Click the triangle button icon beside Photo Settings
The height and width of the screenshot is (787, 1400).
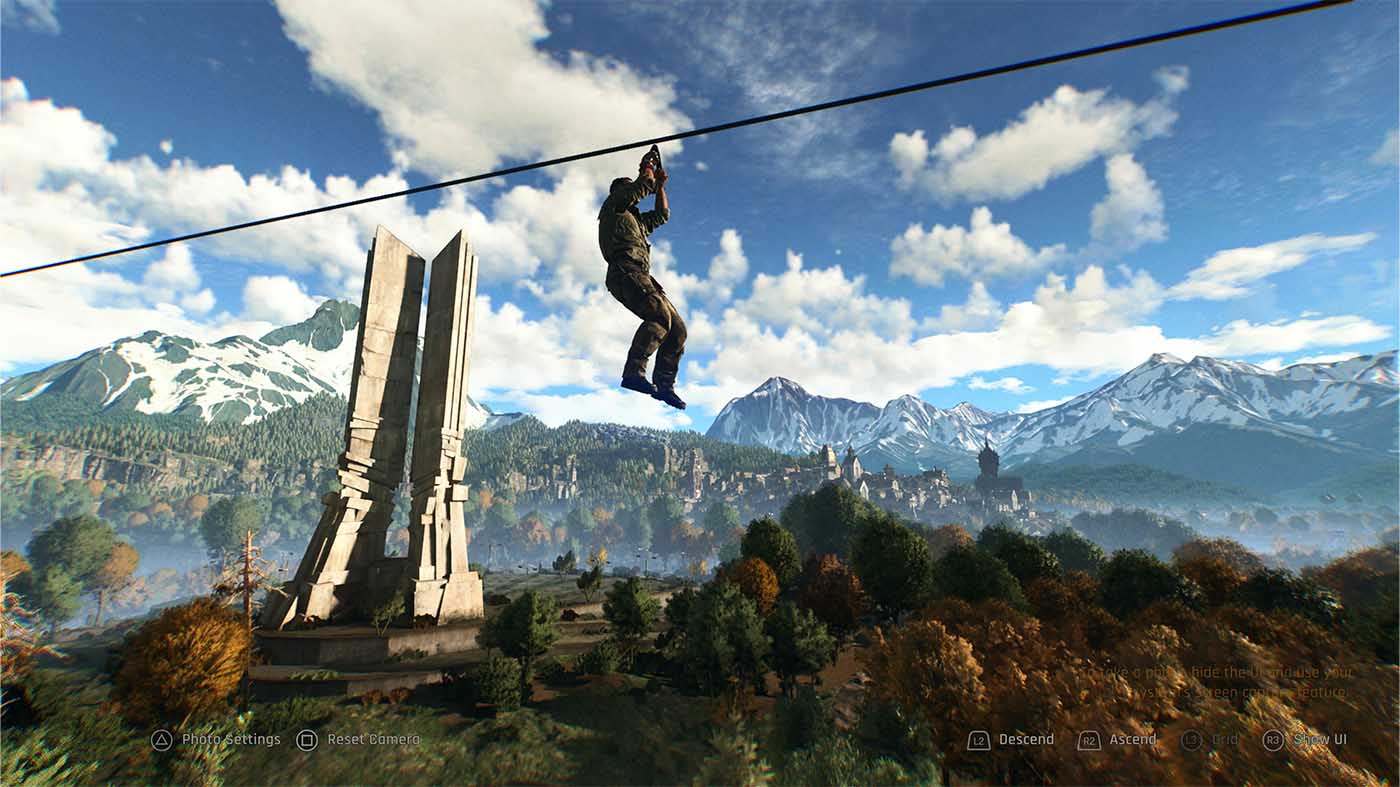pyautogui.click(x=162, y=740)
